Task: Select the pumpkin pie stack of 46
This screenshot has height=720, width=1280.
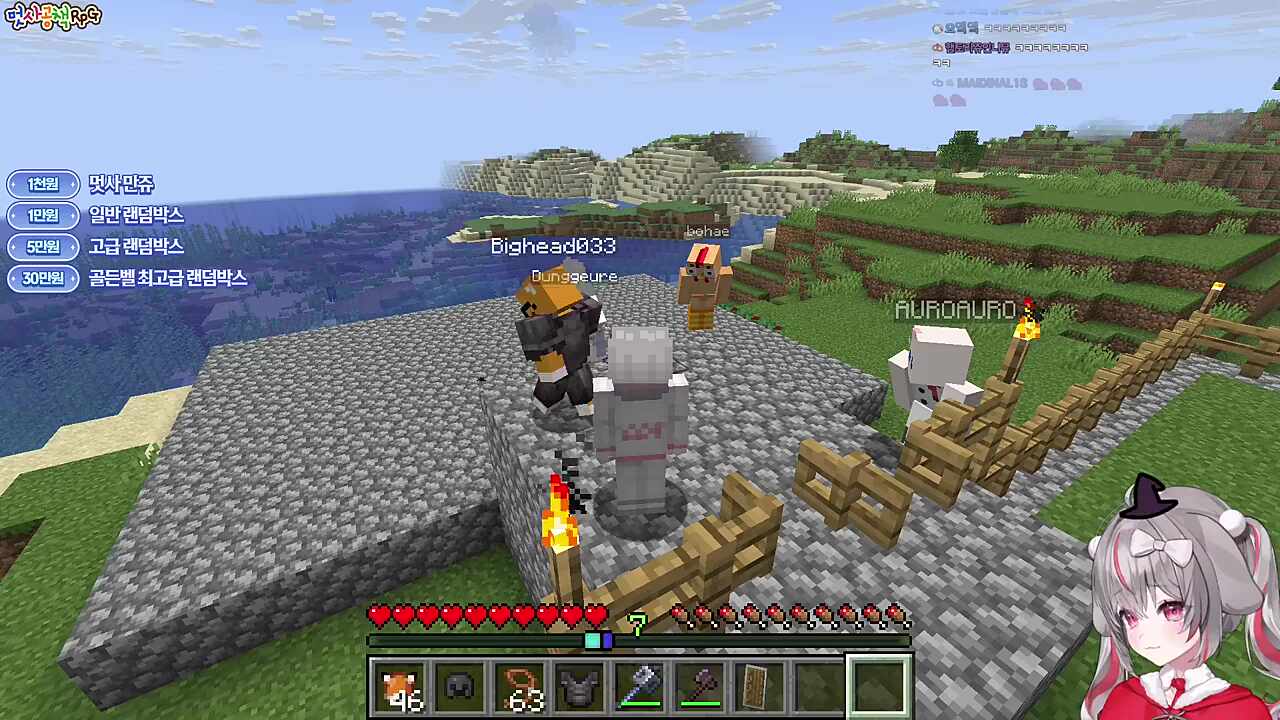Action: pos(400,687)
